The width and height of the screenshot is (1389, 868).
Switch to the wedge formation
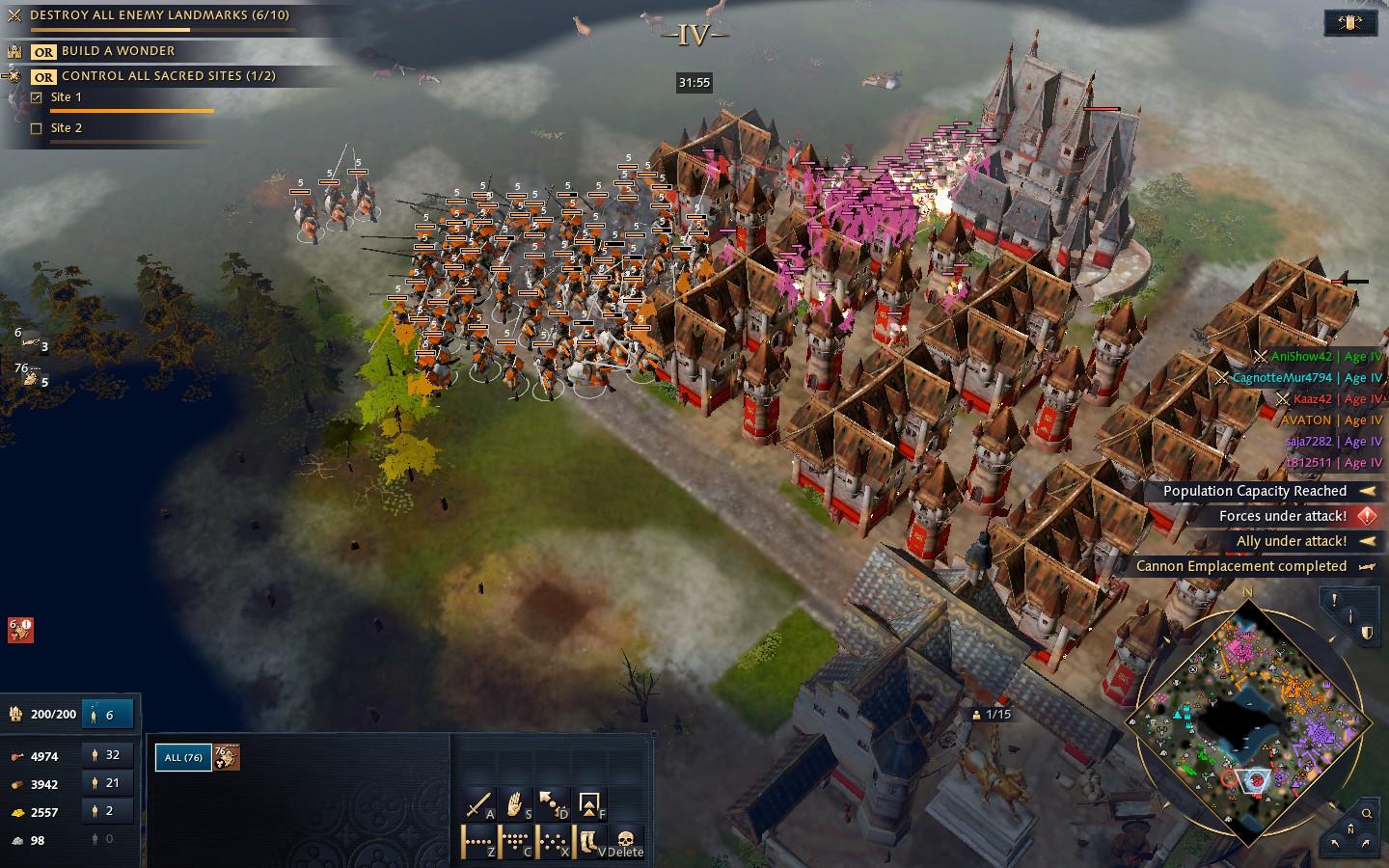coord(516,841)
